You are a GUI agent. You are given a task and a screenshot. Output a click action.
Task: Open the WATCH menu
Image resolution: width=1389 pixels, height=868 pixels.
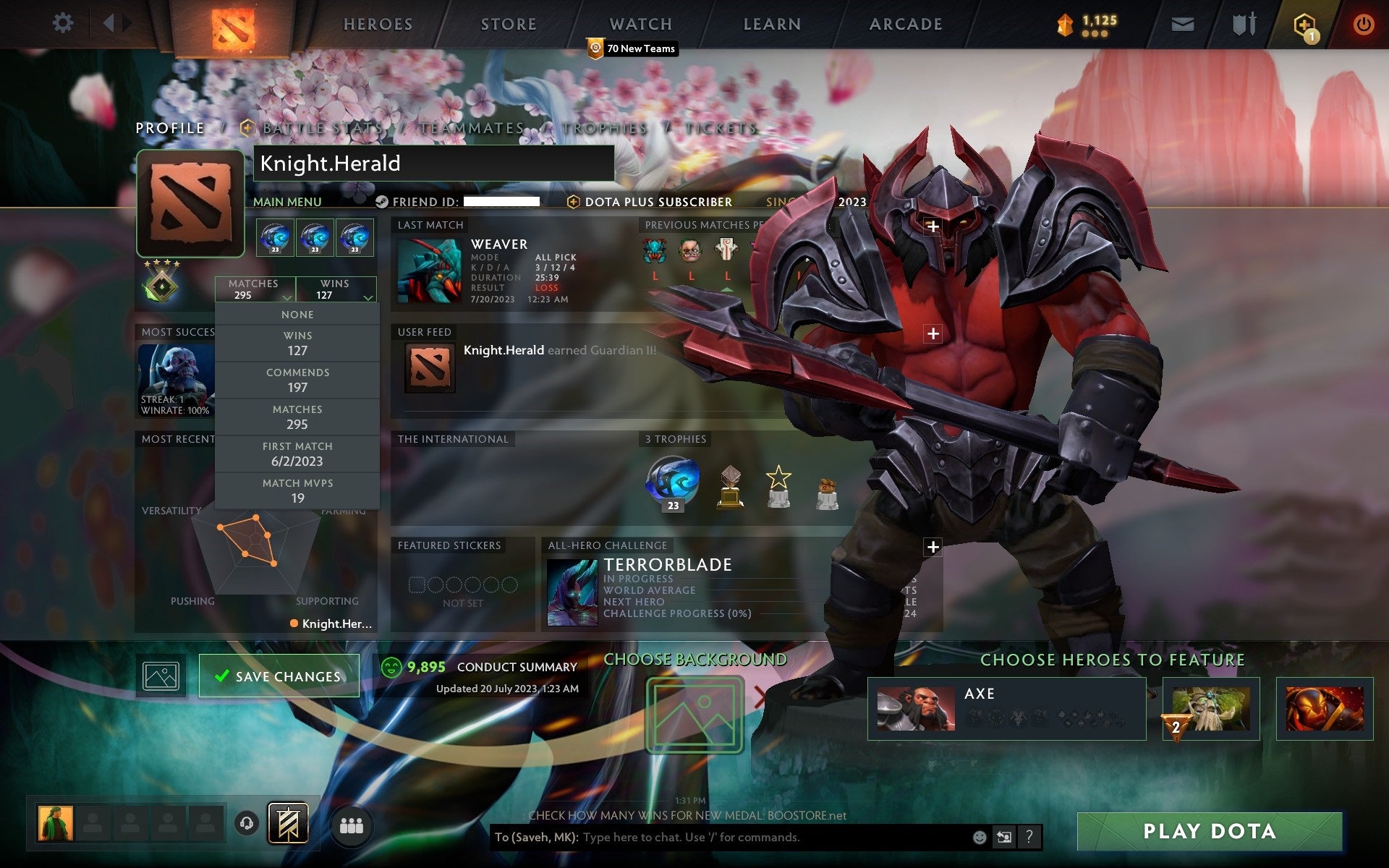click(640, 24)
